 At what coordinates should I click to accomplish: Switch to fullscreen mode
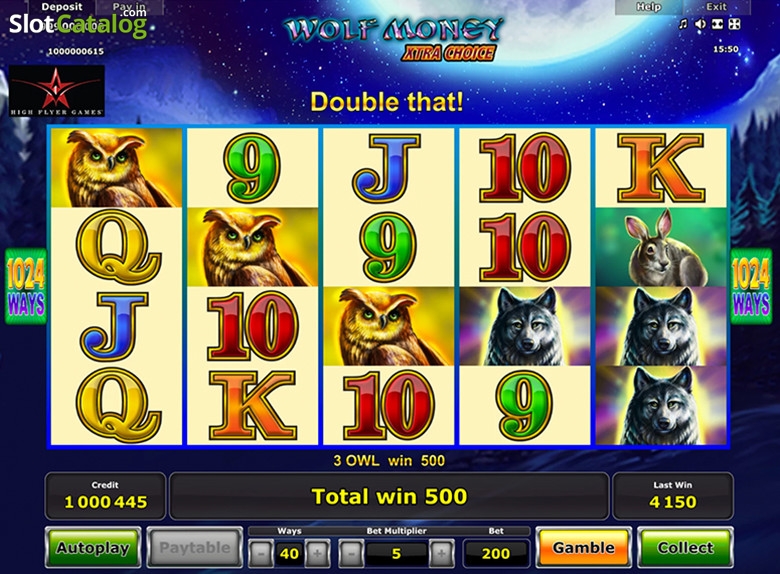[x=733, y=24]
